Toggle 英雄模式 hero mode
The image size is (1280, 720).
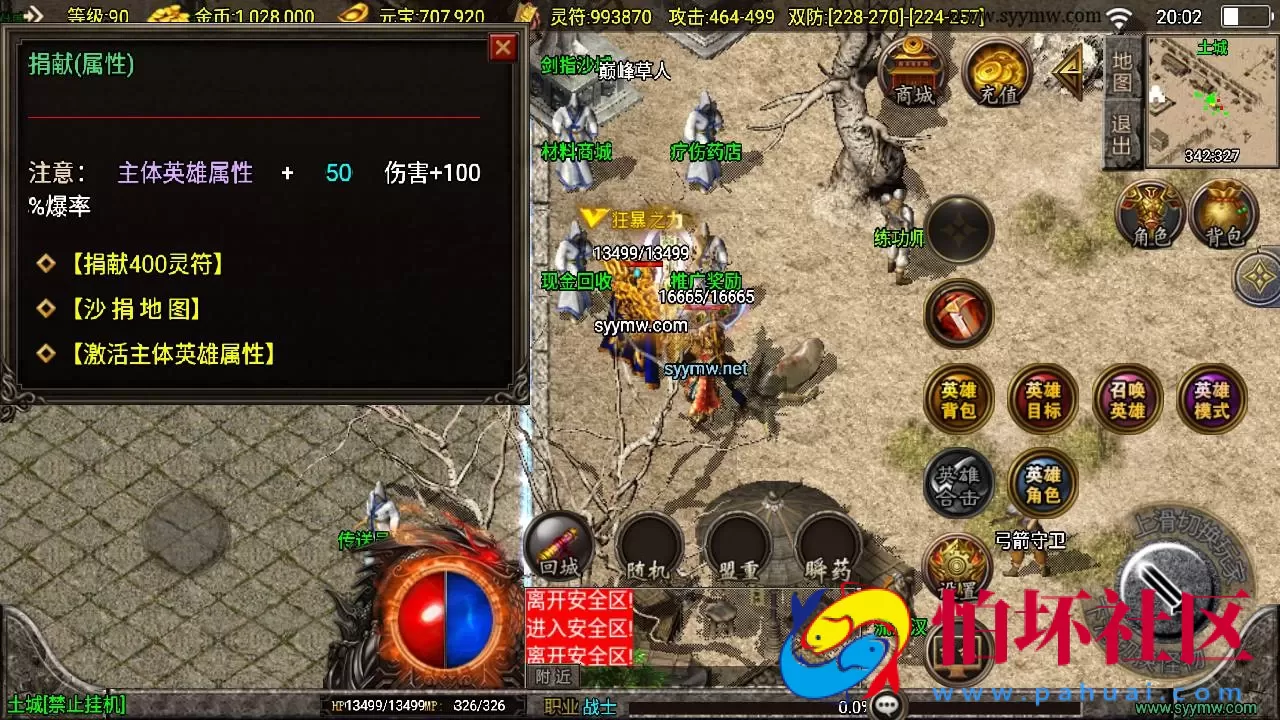(1211, 399)
